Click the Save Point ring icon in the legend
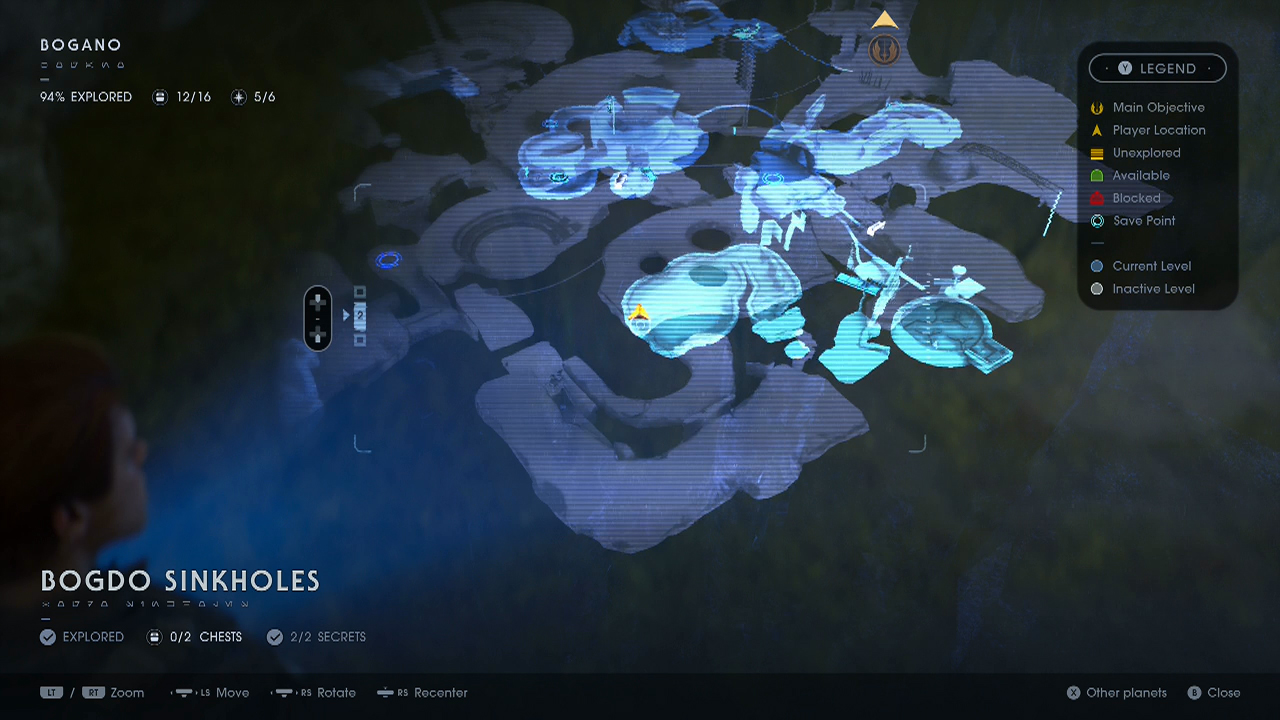The width and height of the screenshot is (1280, 720). click(x=1096, y=220)
